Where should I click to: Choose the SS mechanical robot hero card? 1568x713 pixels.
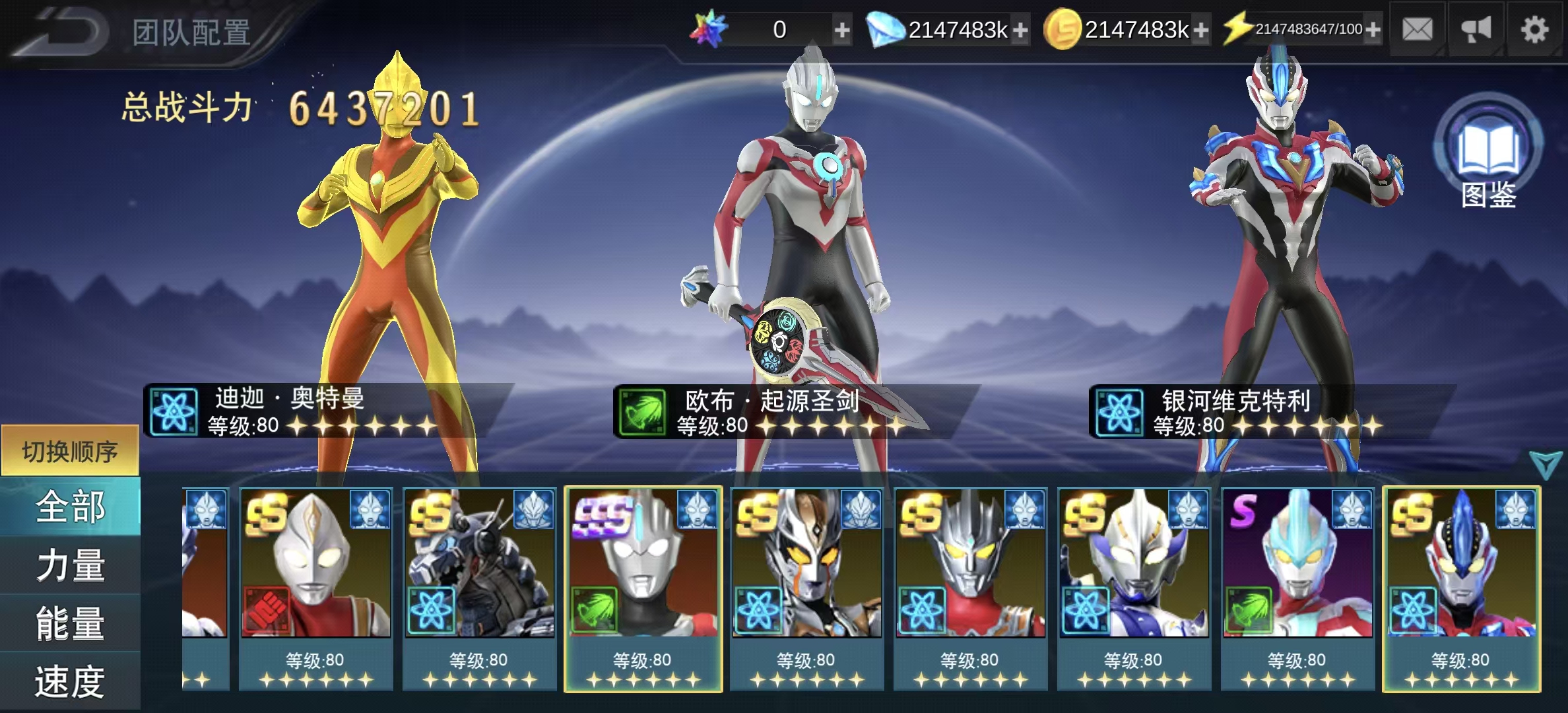479,588
